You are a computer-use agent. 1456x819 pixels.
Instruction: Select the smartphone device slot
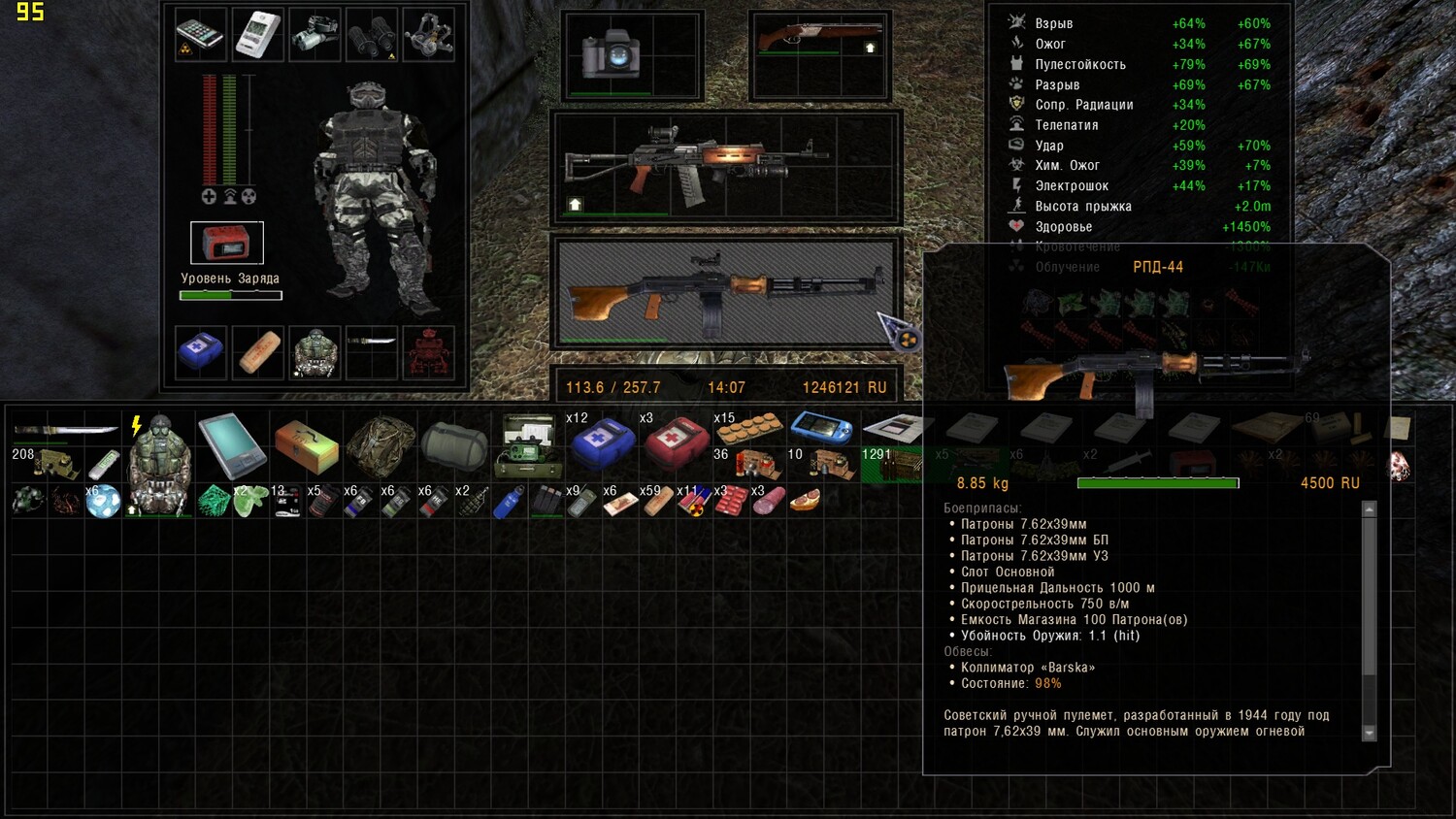[x=200, y=35]
